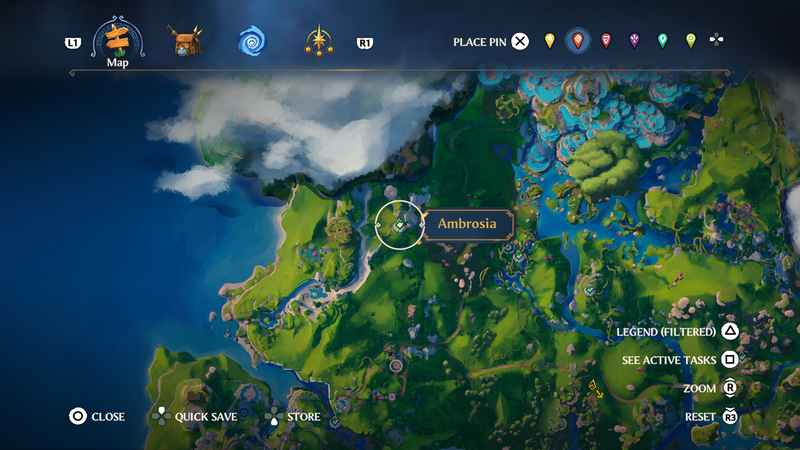This screenshot has width=800, height=450.
Task: Select the teal green map pin
Action: [x=662, y=41]
